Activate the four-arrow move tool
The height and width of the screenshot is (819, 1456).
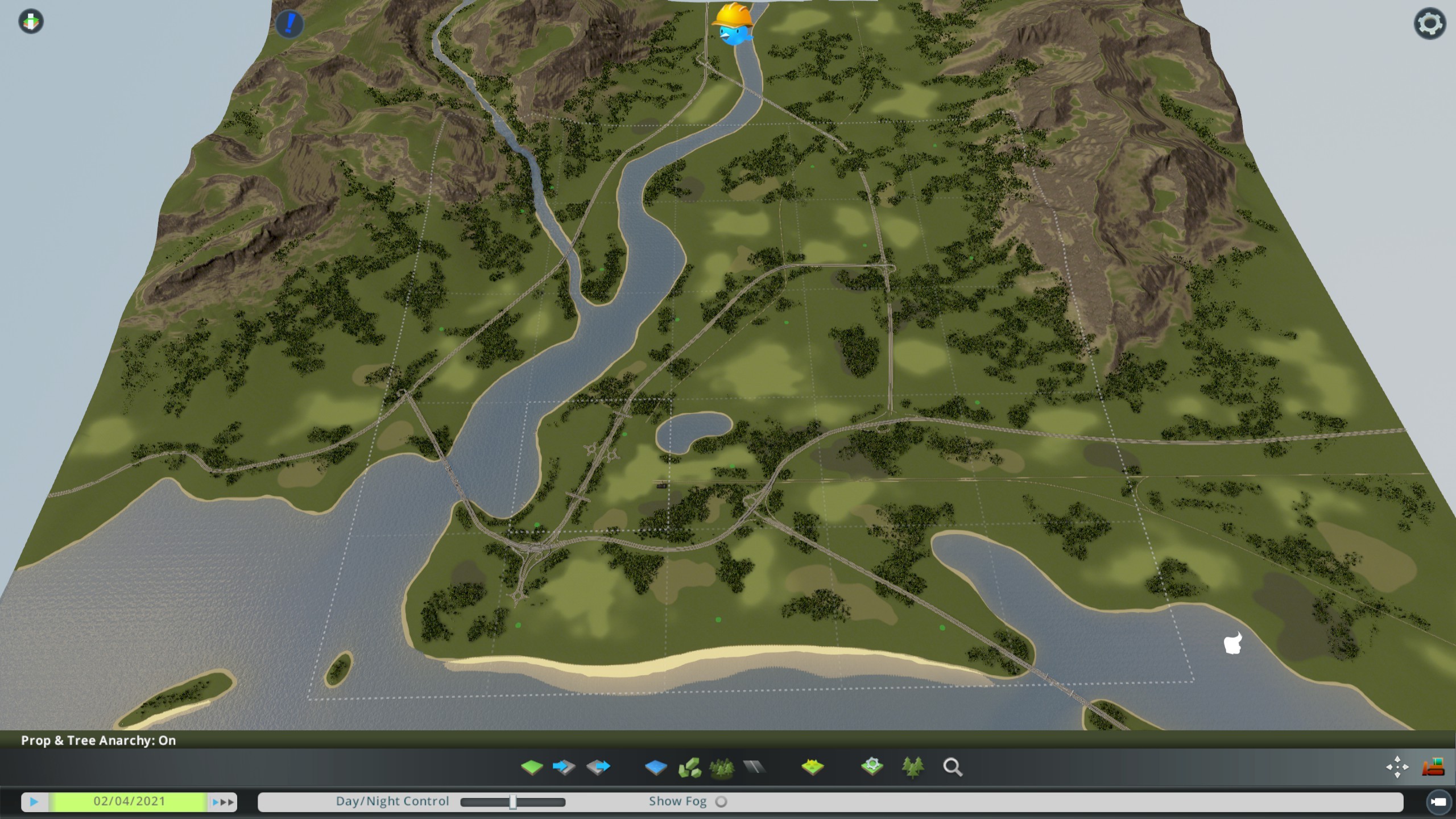pyautogui.click(x=1397, y=767)
